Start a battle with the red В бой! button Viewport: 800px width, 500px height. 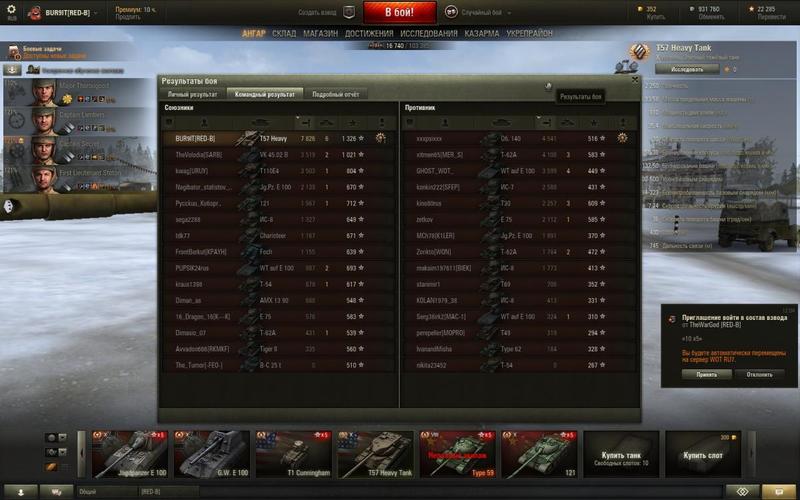pyautogui.click(x=399, y=12)
